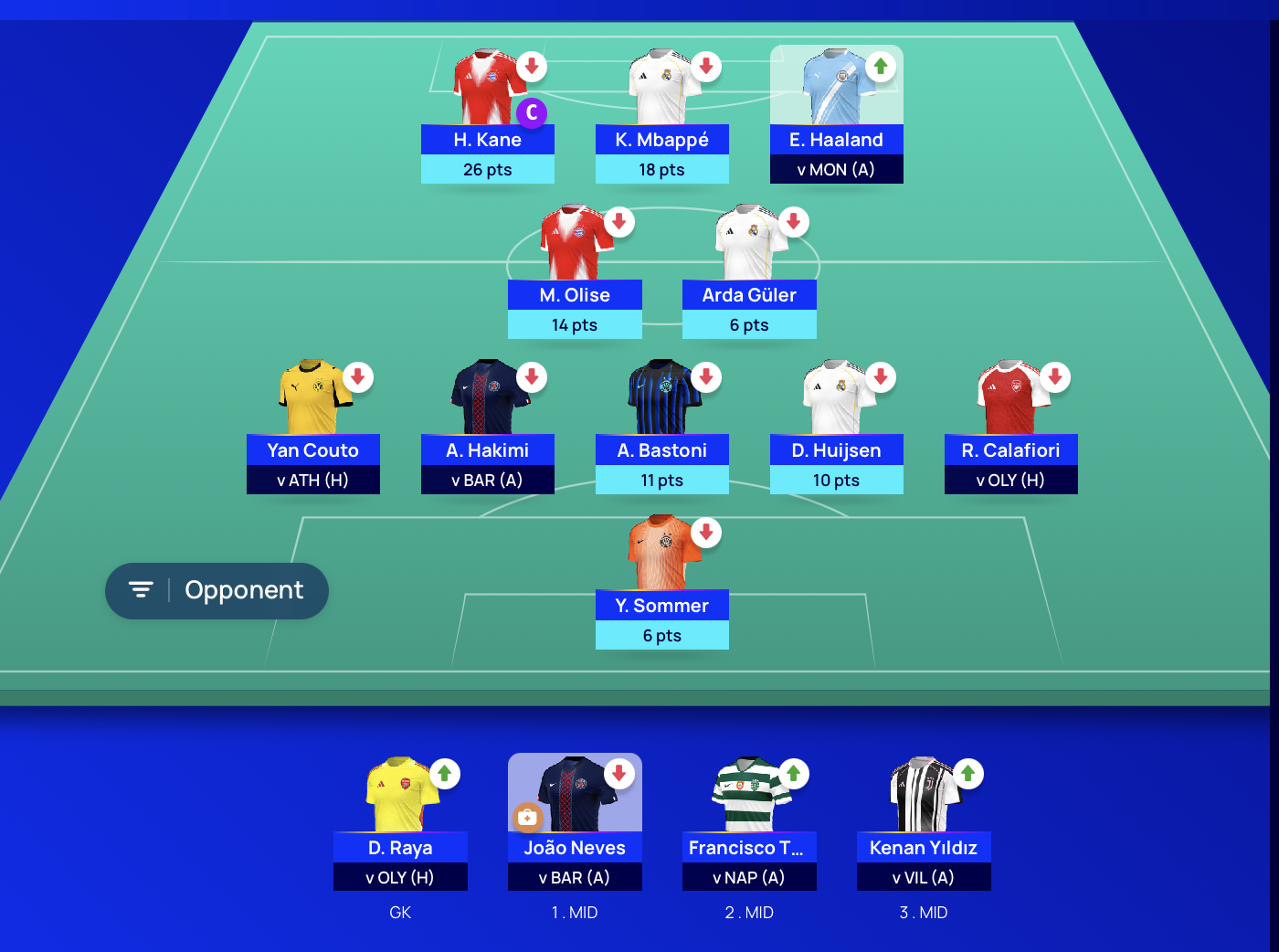This screenshot has height=952, width=1279.
Task: Choose K. Mbappé's player card
Action: 661,140
